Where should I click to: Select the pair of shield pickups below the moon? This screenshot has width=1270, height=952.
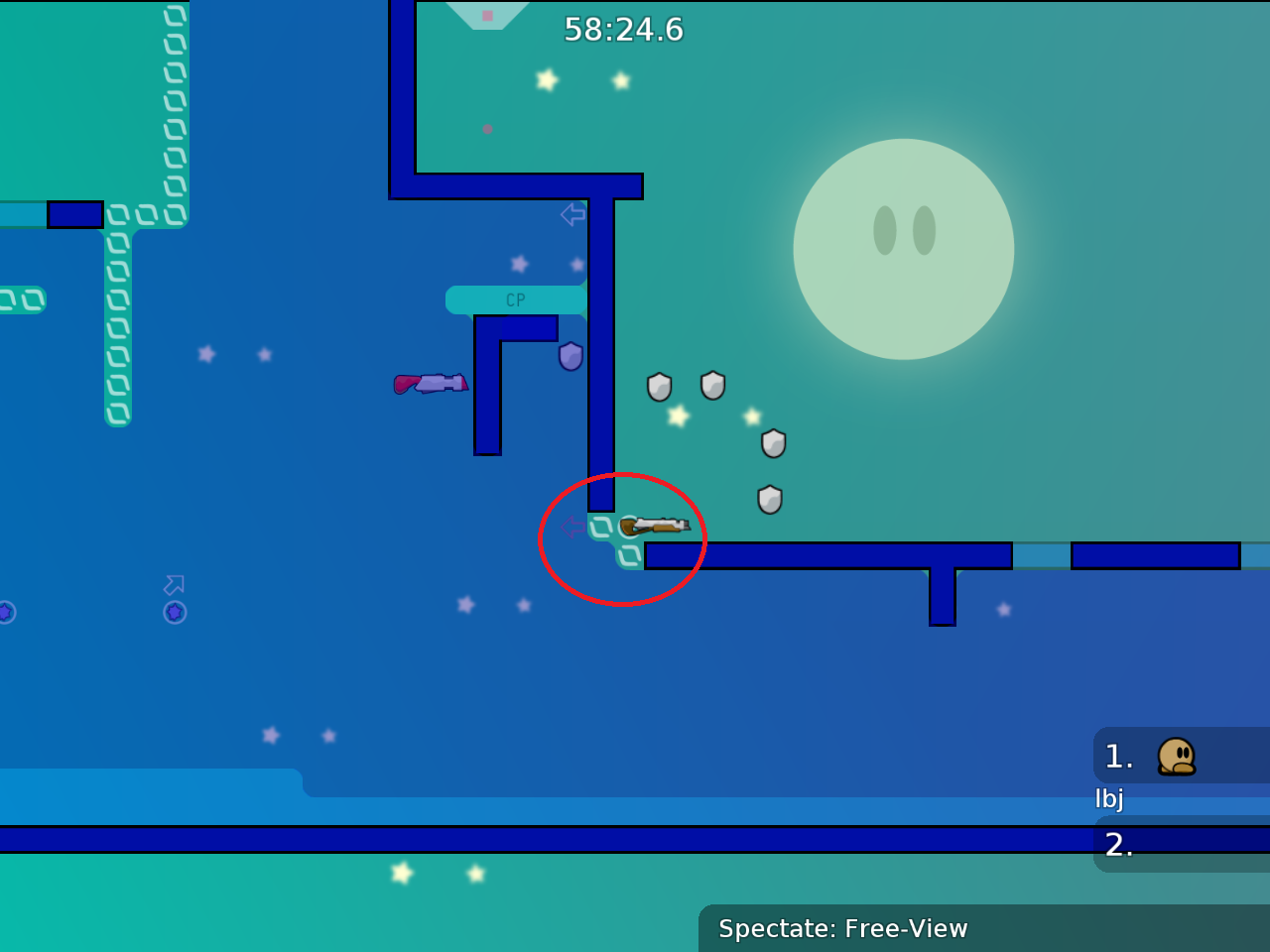tap(685, 386)
